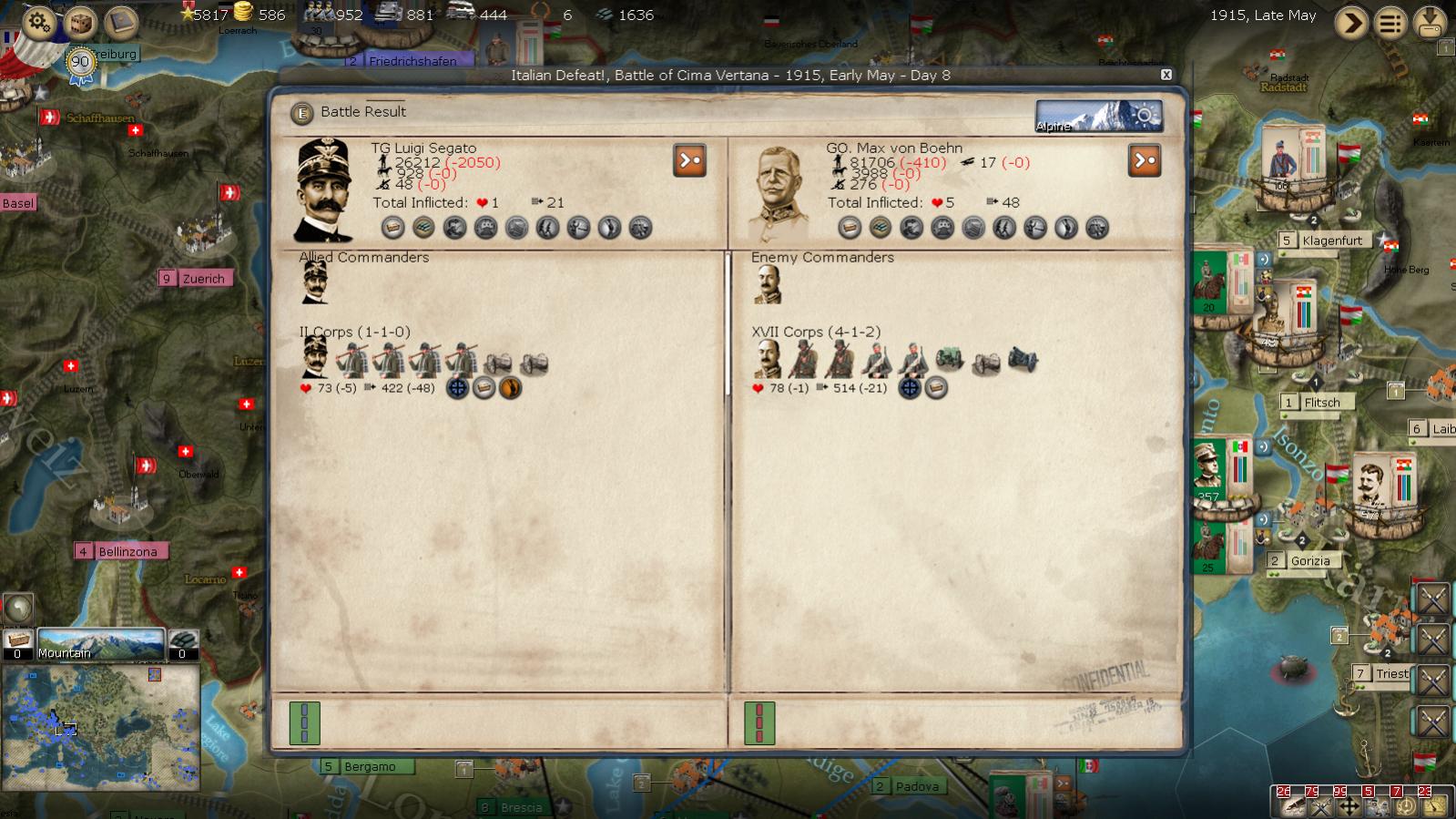1456x819 pixels.
Task: Click the round E icon beside Battle Result
Action: pyautogui.click(x=301, y=113)
